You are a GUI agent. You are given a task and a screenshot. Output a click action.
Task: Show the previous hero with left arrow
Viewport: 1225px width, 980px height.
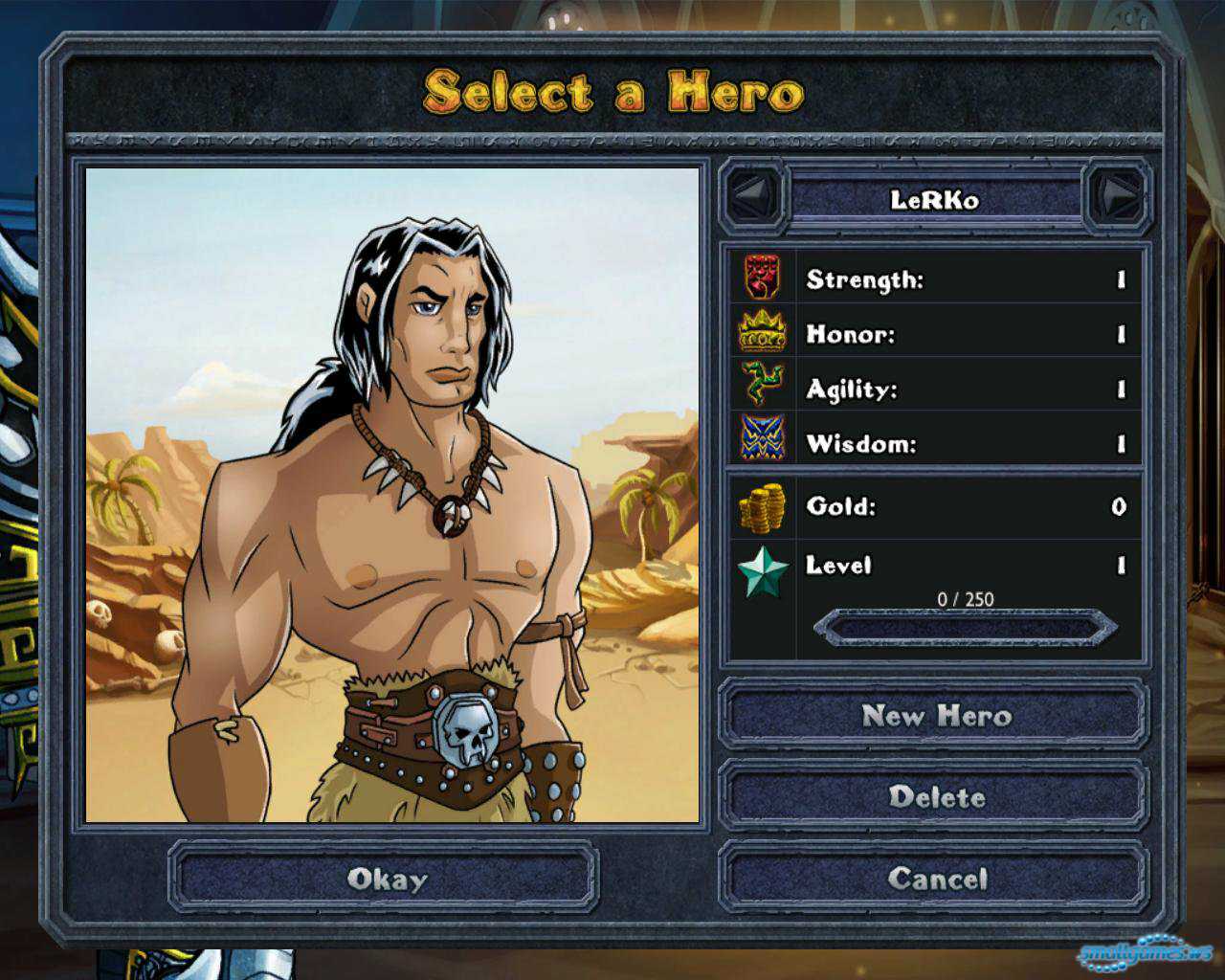pyautogui.click(x=752, y=197)
